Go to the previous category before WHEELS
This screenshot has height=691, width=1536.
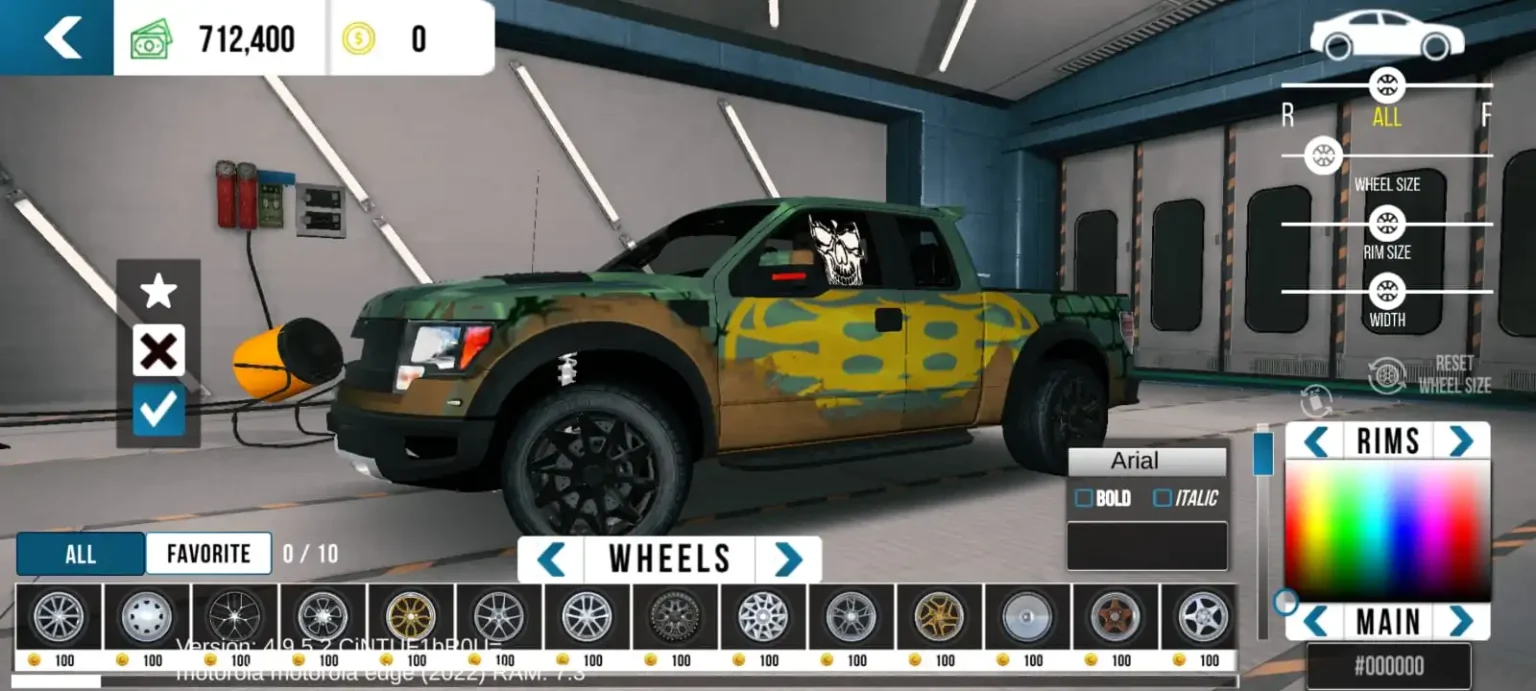551,559
